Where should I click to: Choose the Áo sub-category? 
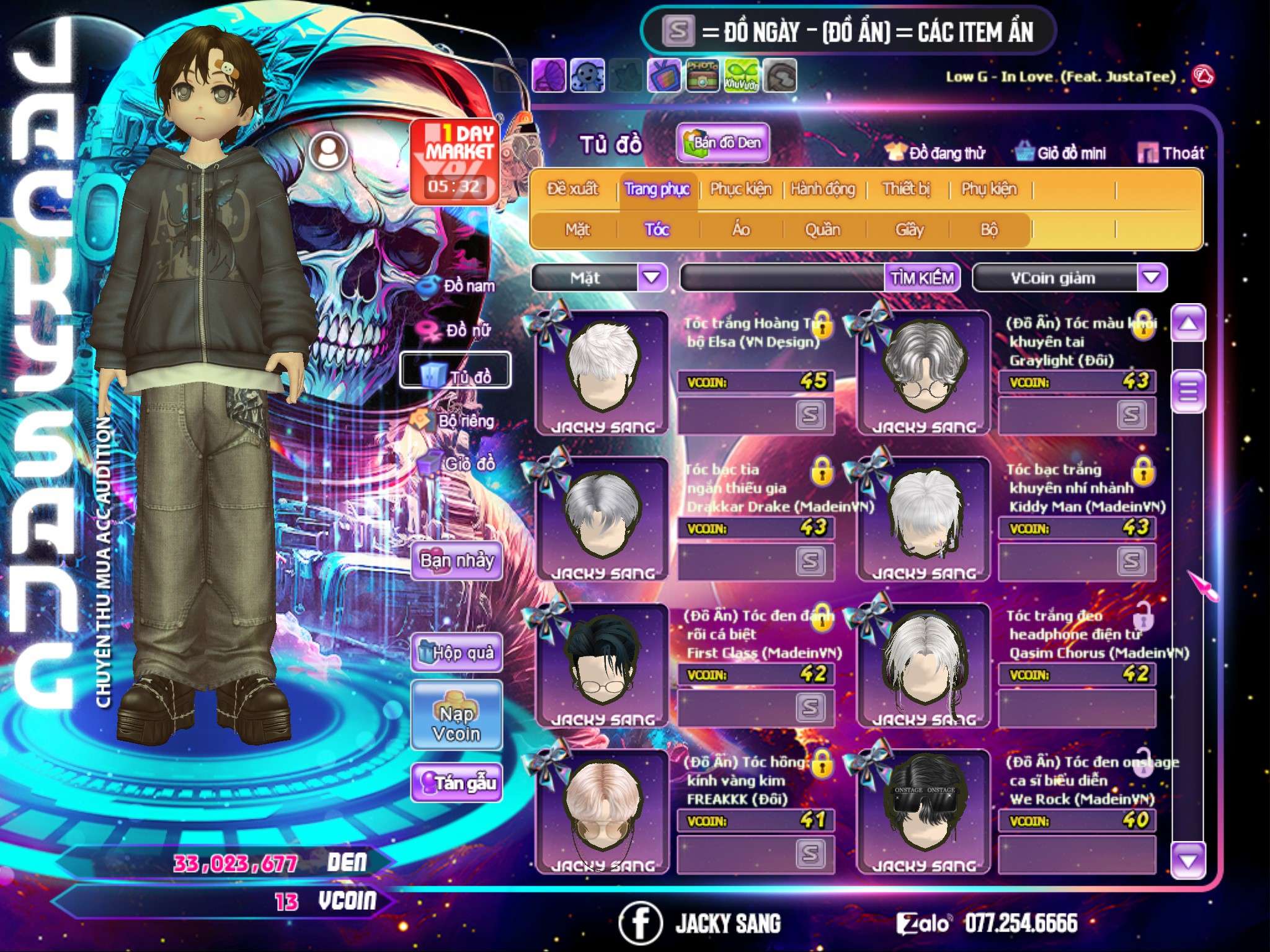(x=741, y=230)
